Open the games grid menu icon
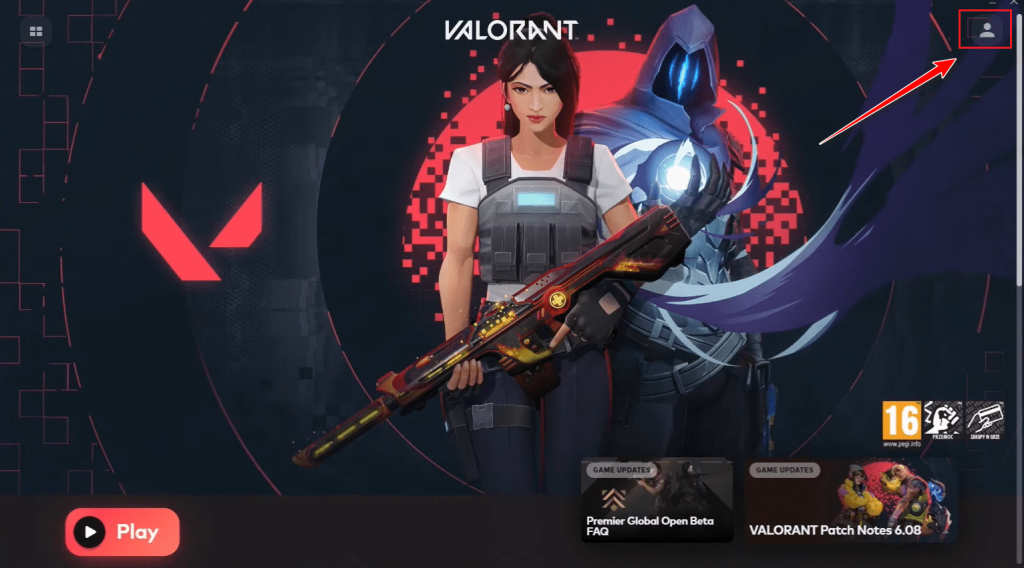The width and height of the screenshot is (1024, 568). click(x=36, y=31)
